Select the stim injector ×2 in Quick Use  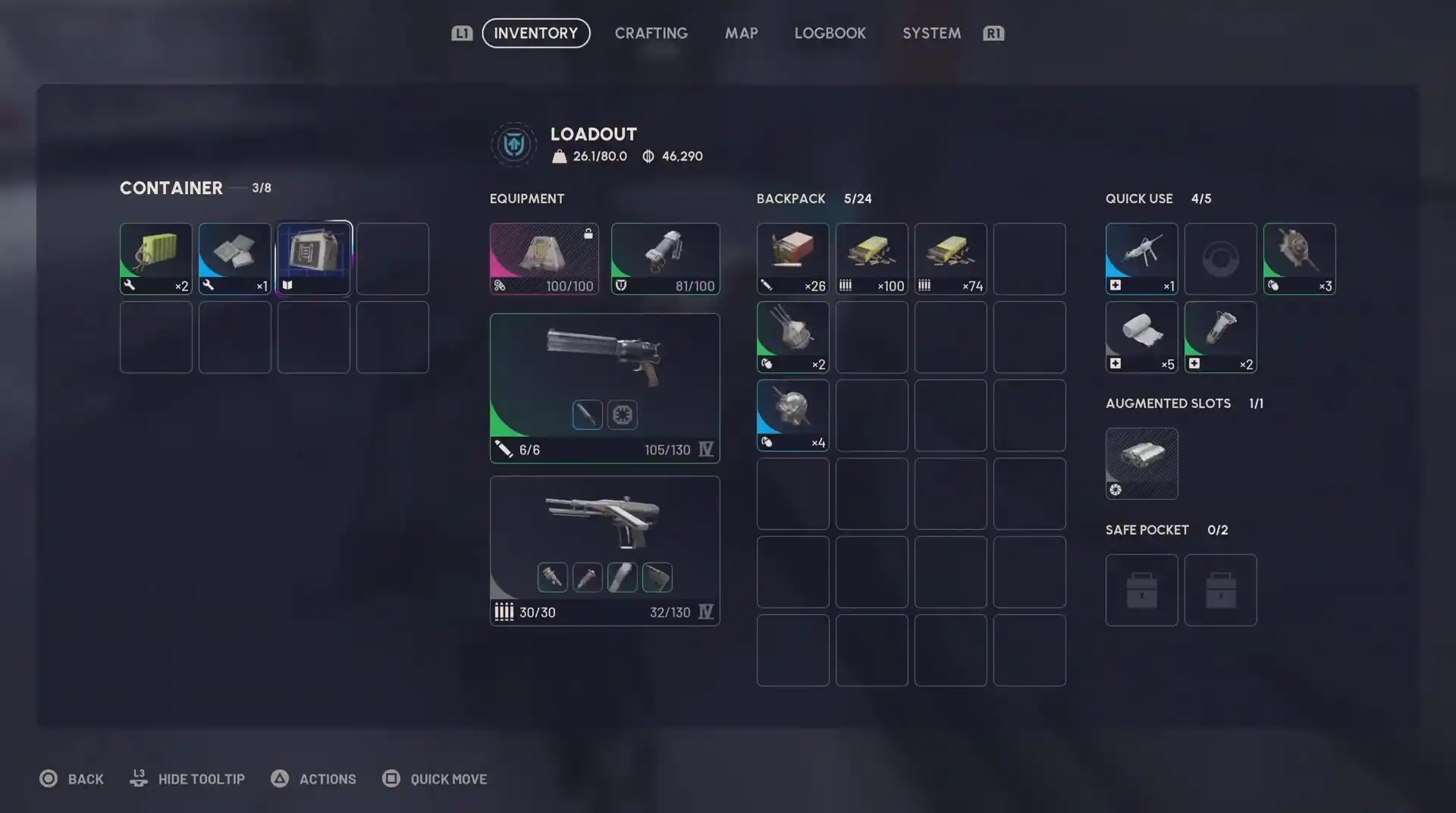click(1220, 337)
